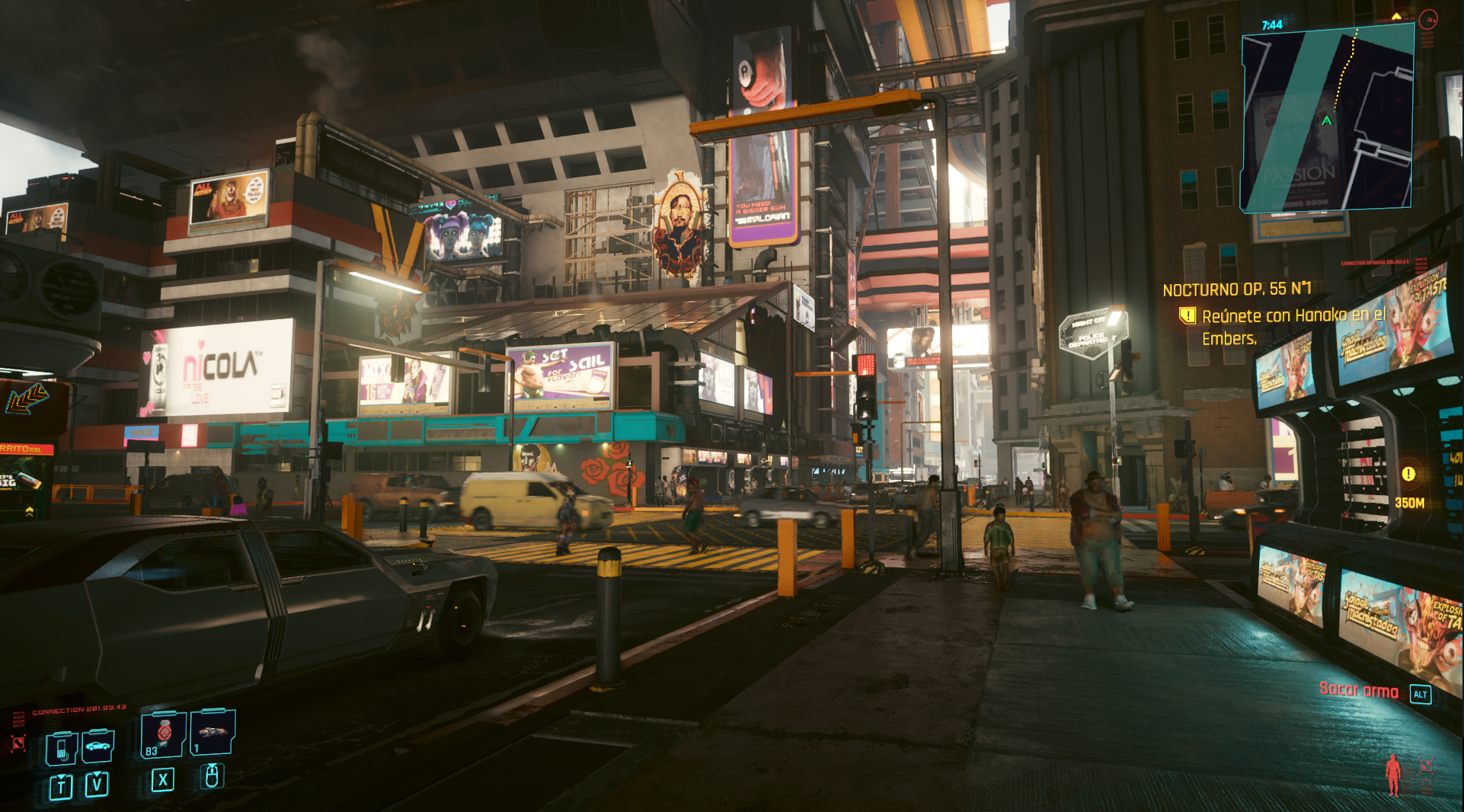Select the vehicle call slot

(97, 746)
